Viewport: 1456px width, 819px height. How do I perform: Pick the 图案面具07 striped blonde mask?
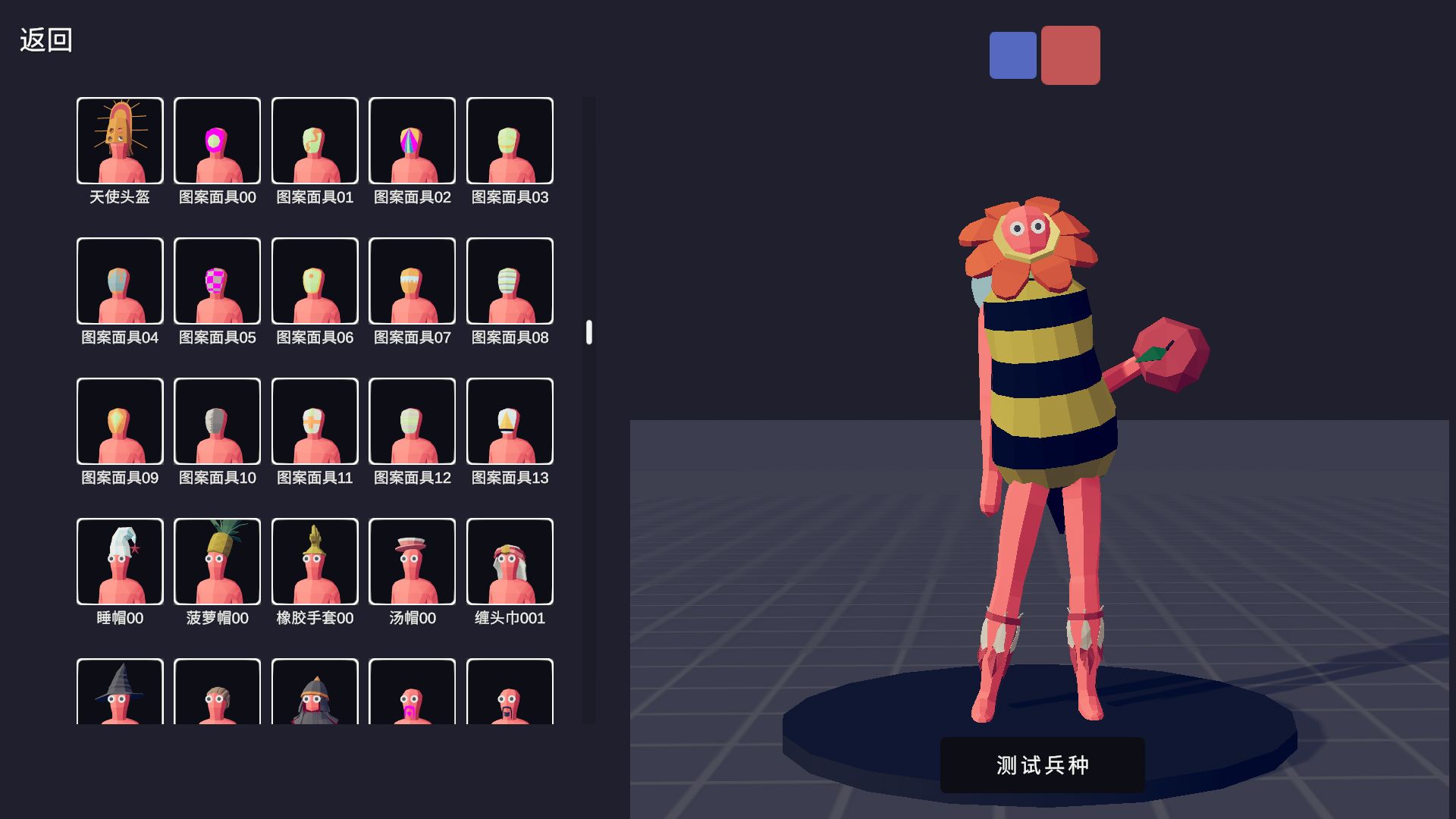412,281
